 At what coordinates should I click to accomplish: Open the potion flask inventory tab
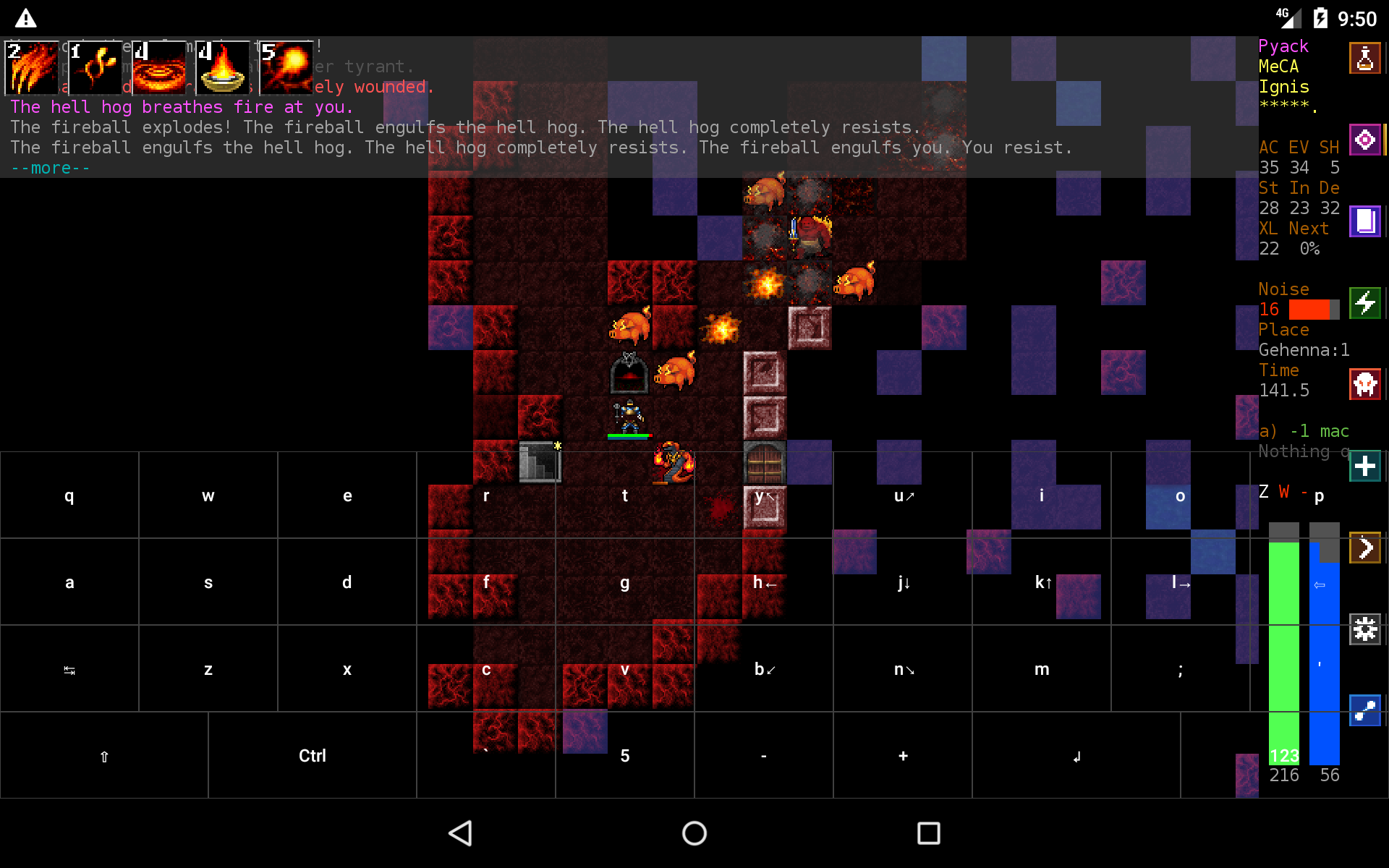pyautogui.click(x=1365, y=58)
